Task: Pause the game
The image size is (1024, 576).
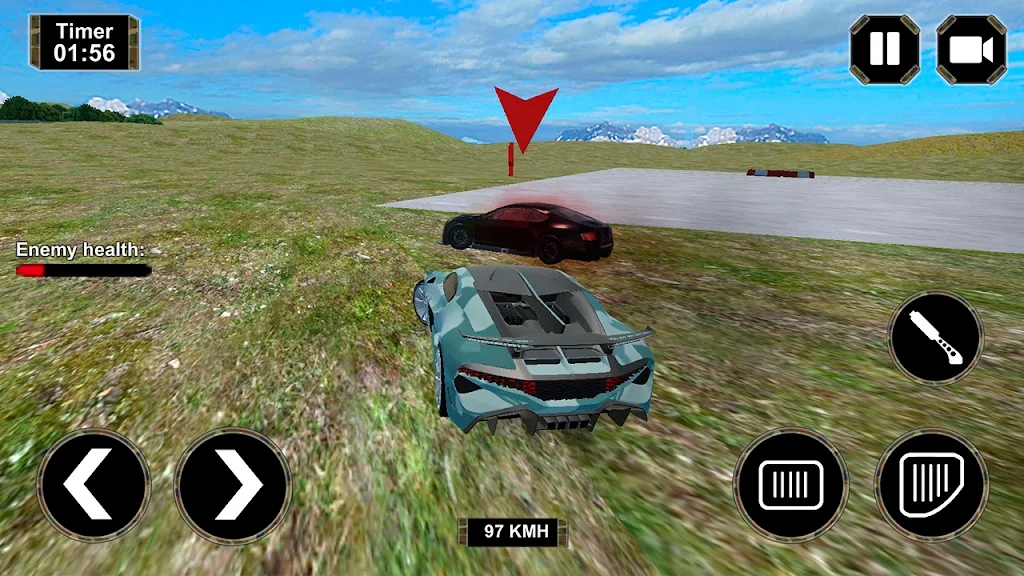Action: pos(885,49)
